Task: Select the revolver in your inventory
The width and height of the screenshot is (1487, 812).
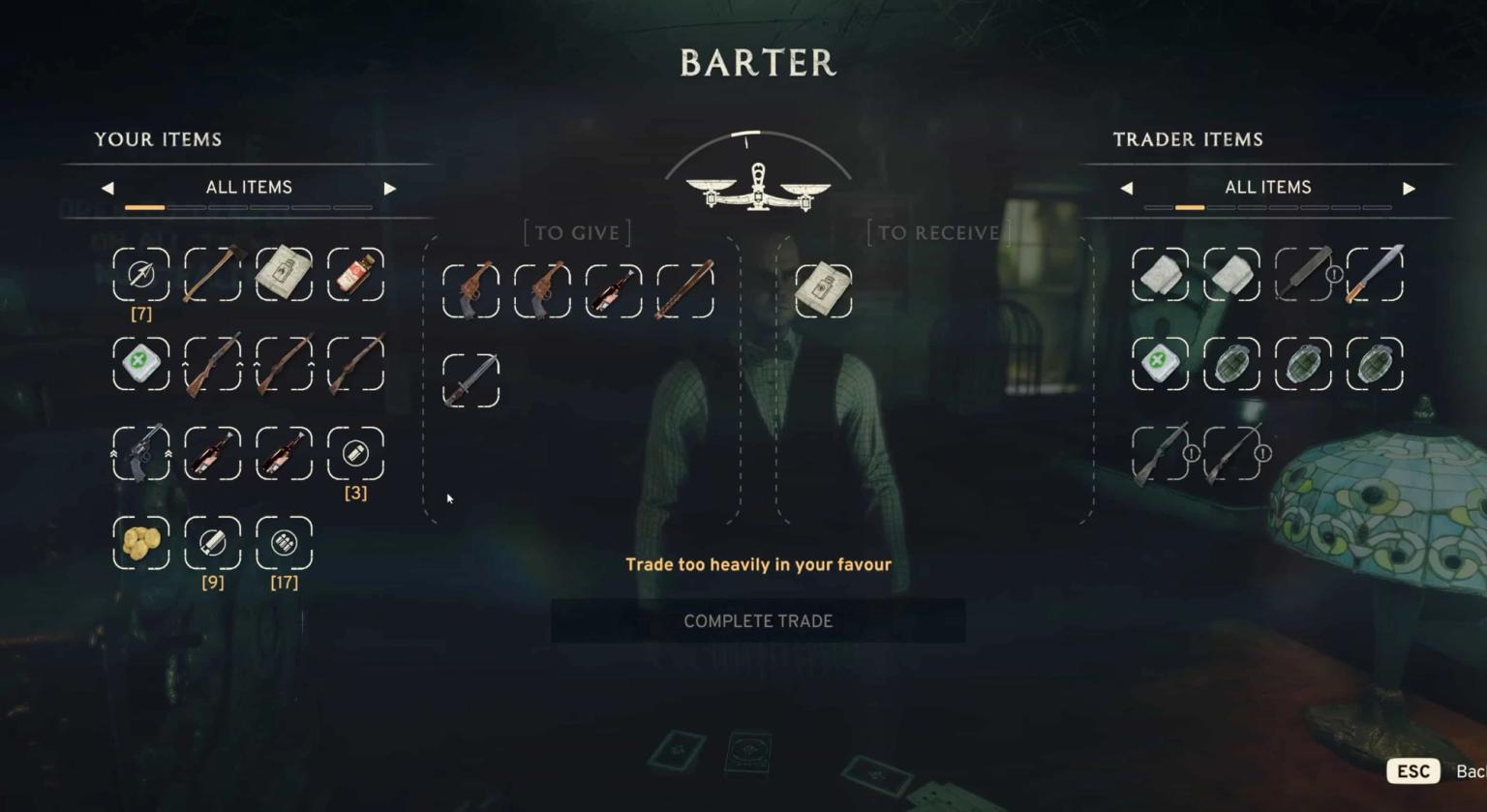Action: 140,455
